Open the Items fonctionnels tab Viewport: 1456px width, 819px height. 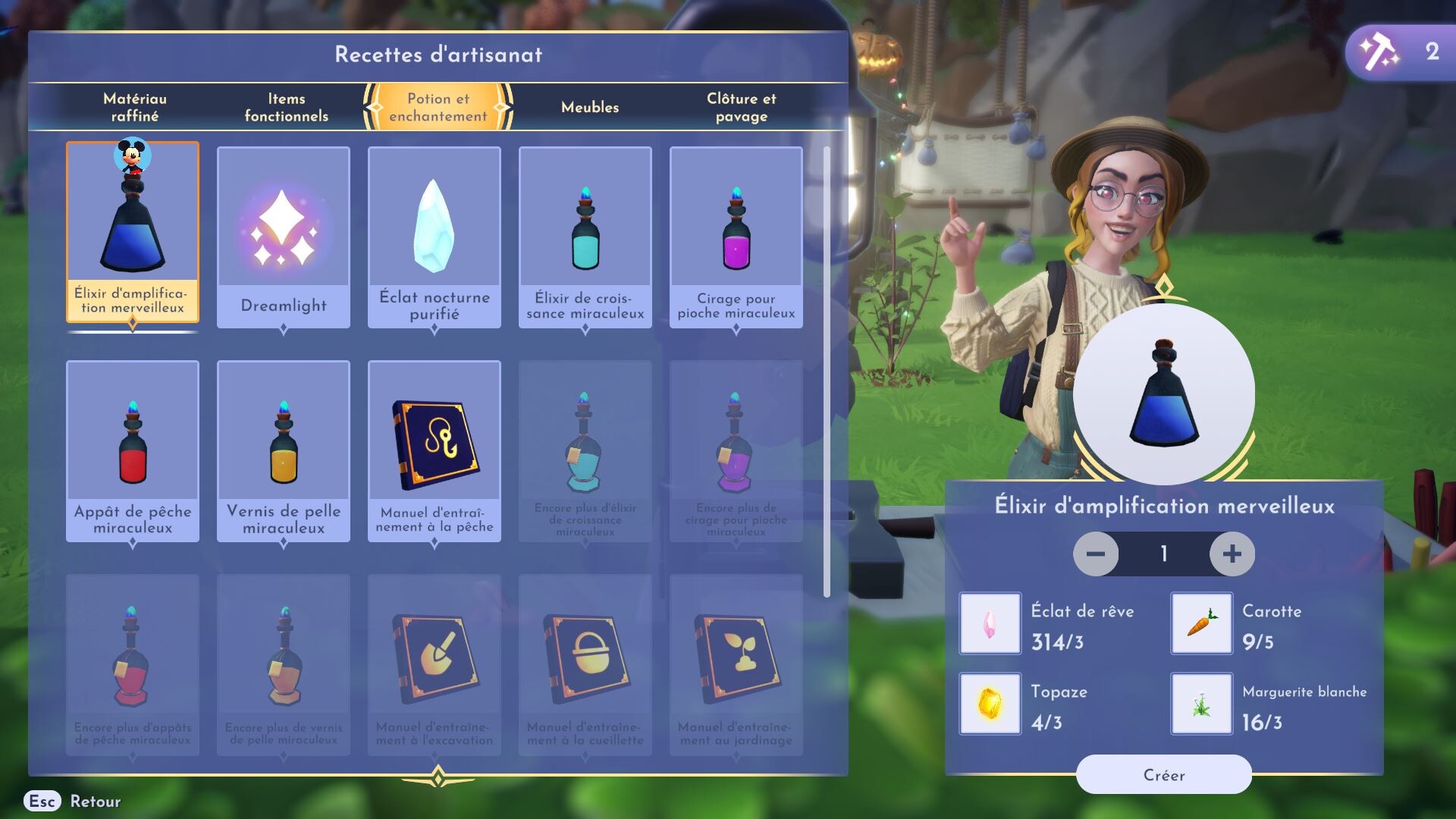pos(286,107)
